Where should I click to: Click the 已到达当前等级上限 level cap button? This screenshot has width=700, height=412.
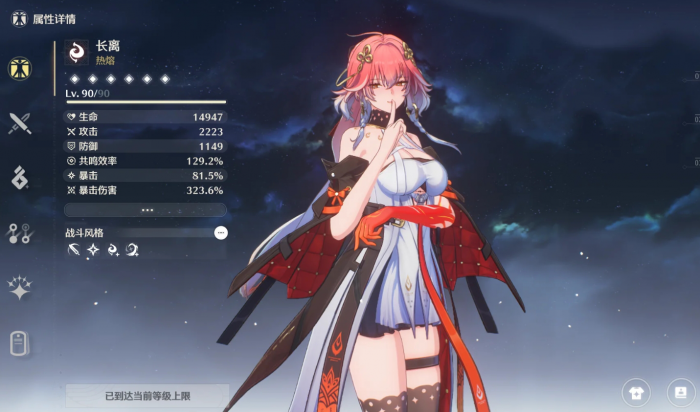[x=147, y=396]
